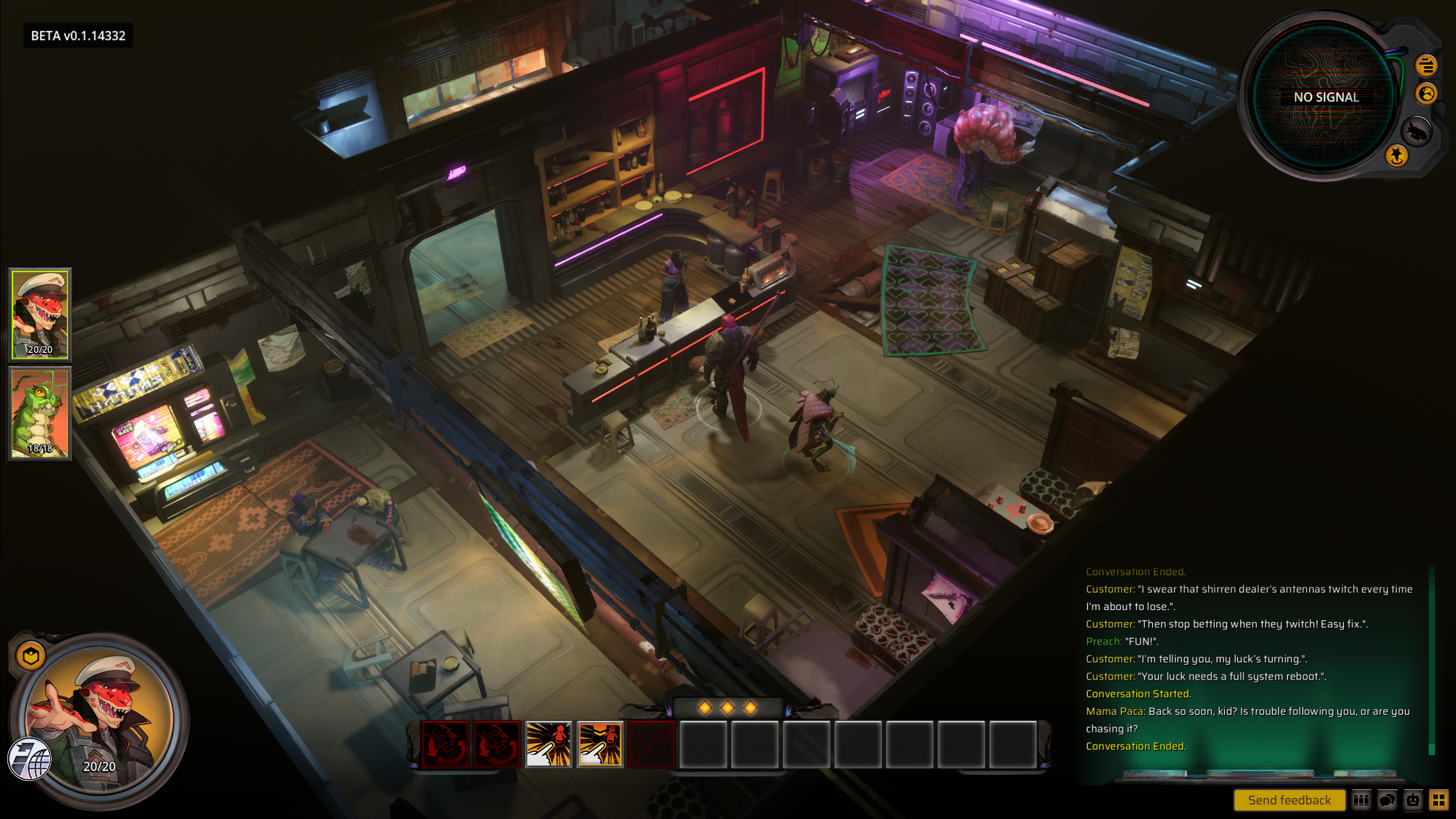Use the orange-bordered pointing hand ability

pyautogui.click(x=600, y=744)
